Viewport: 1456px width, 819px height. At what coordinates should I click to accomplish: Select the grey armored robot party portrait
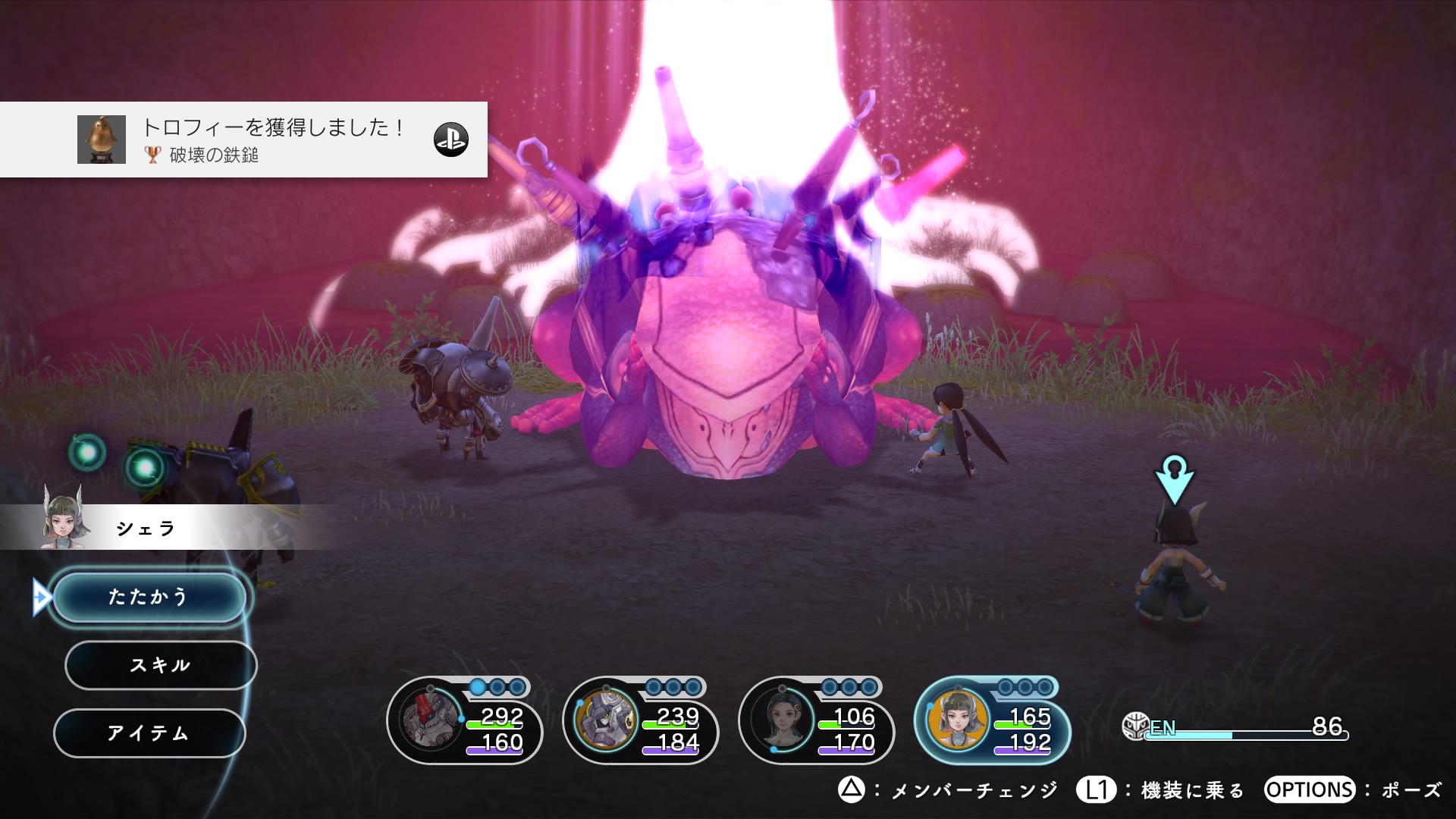[x=606, y=720]
